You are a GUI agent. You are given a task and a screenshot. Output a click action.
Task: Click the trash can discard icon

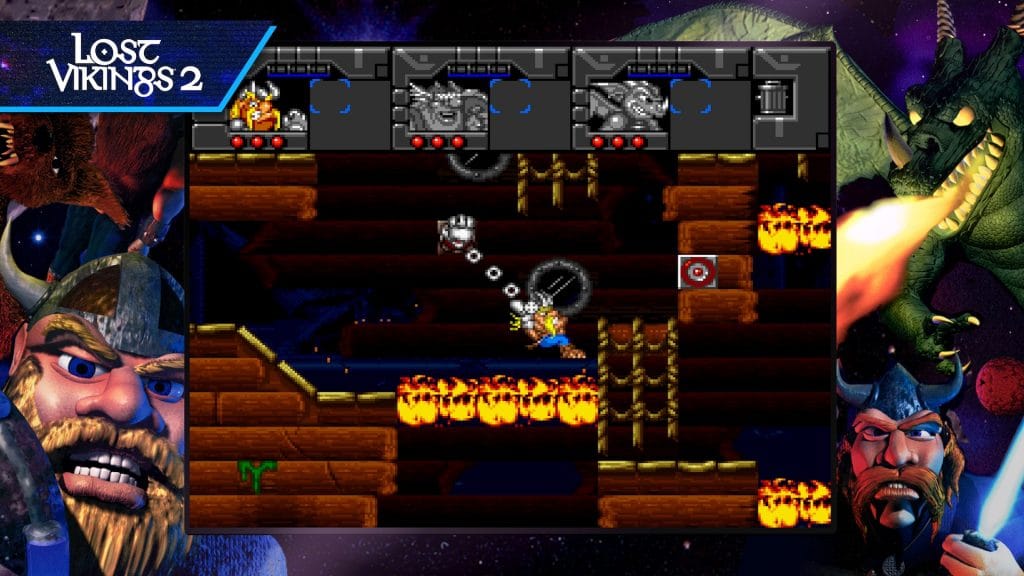coord(770,99)
